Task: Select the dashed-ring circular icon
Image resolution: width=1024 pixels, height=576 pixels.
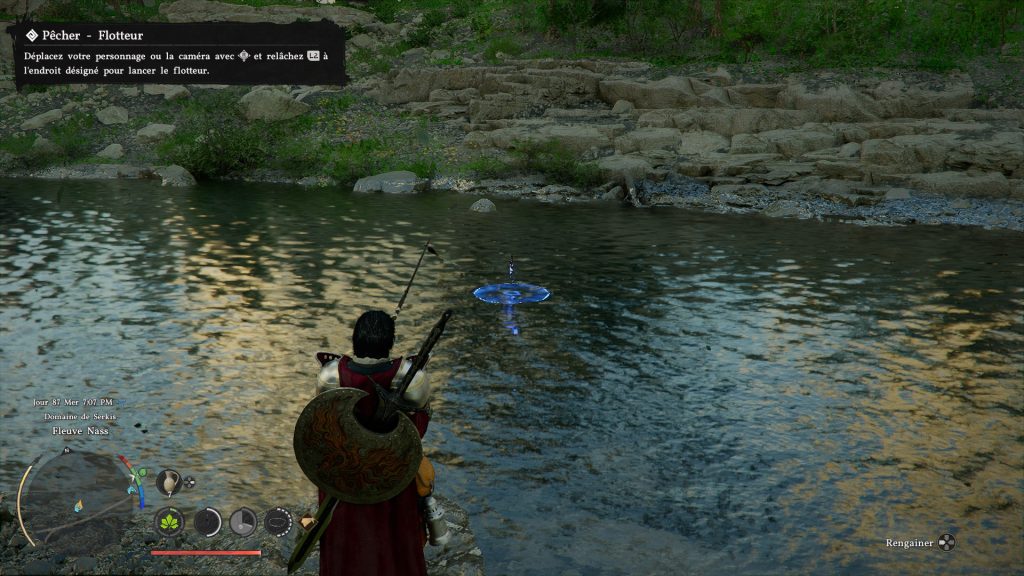Action: pos(278,521)
